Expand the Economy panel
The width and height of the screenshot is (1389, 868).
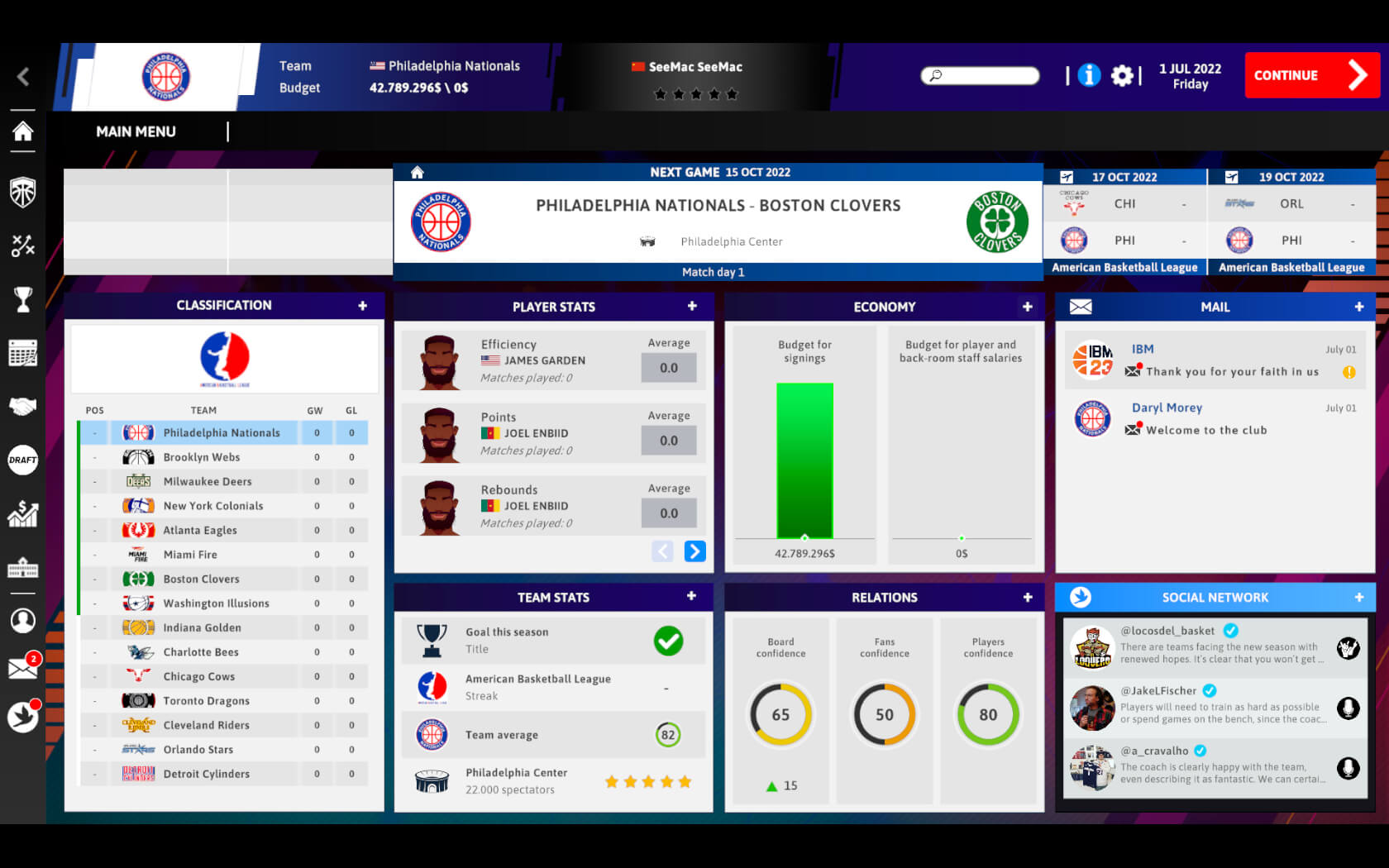(x=1027, y=307)
